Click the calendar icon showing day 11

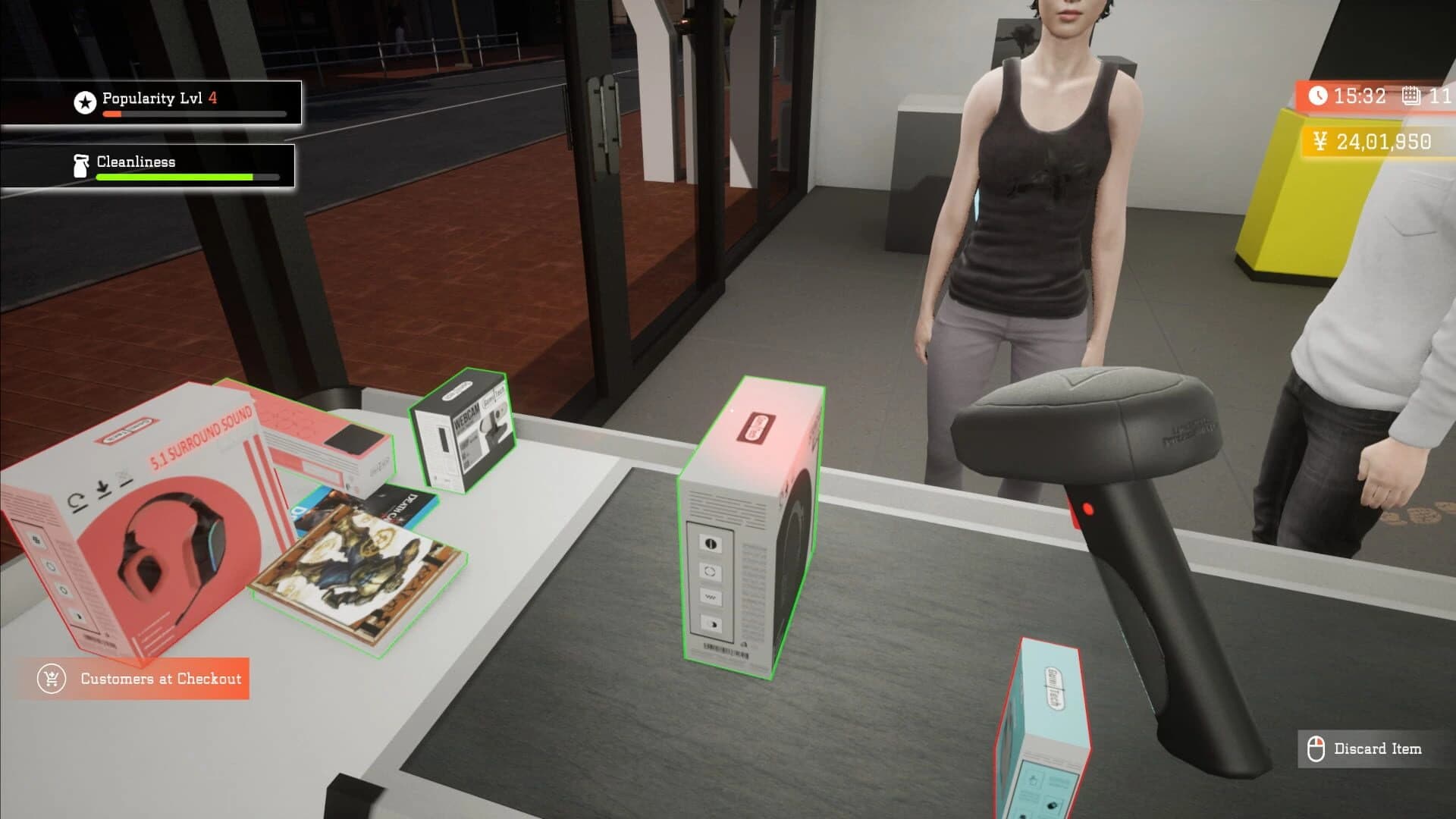pos(1408,96)
